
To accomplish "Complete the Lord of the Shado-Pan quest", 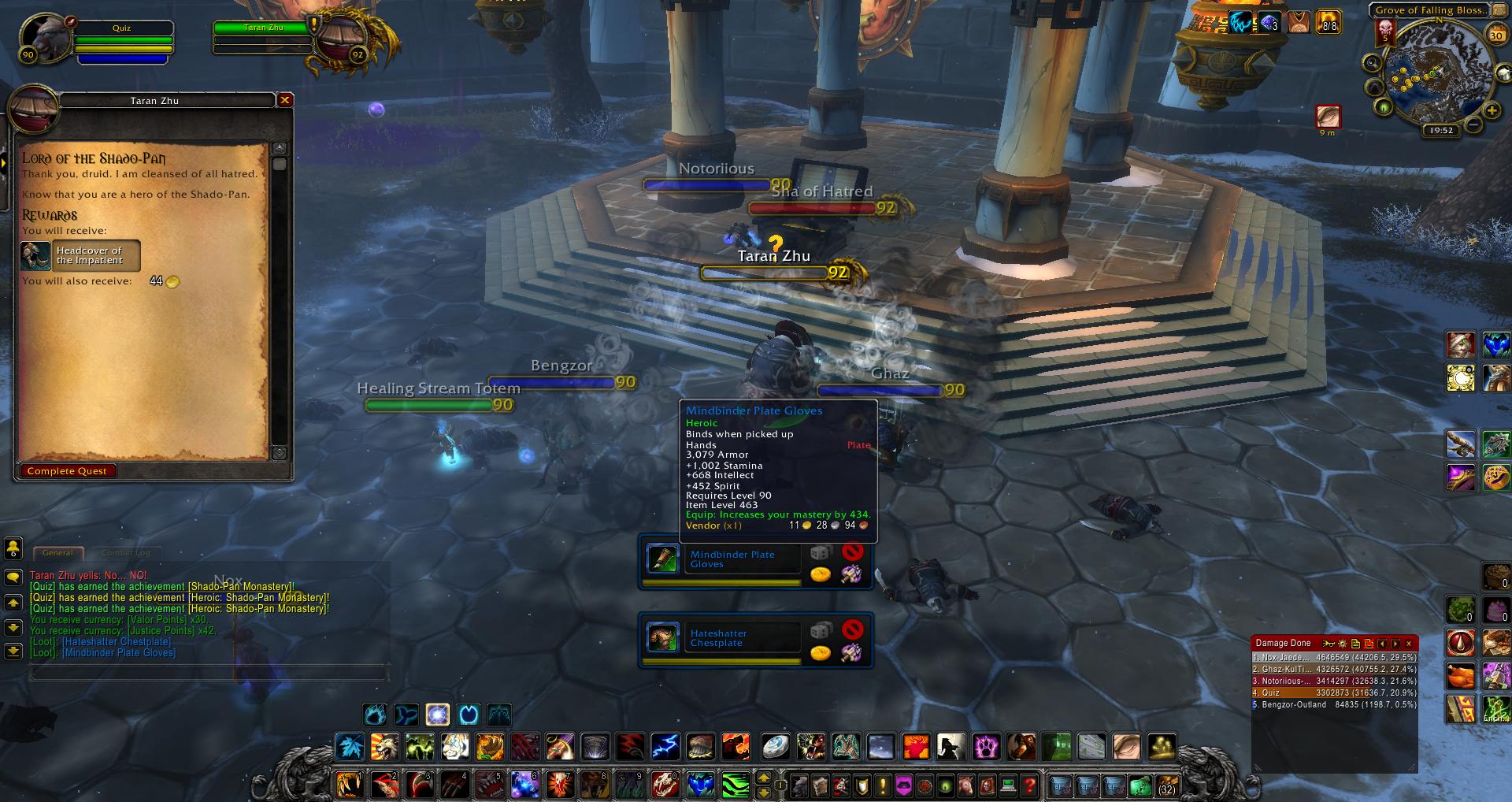I will pyautogui.click(x=67, y=471).
